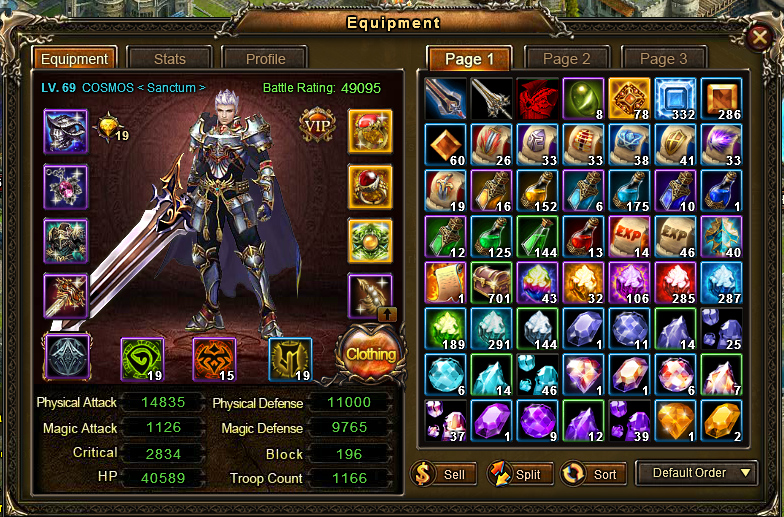Click the Sell button
784x517 pixels.
[443, 473]
